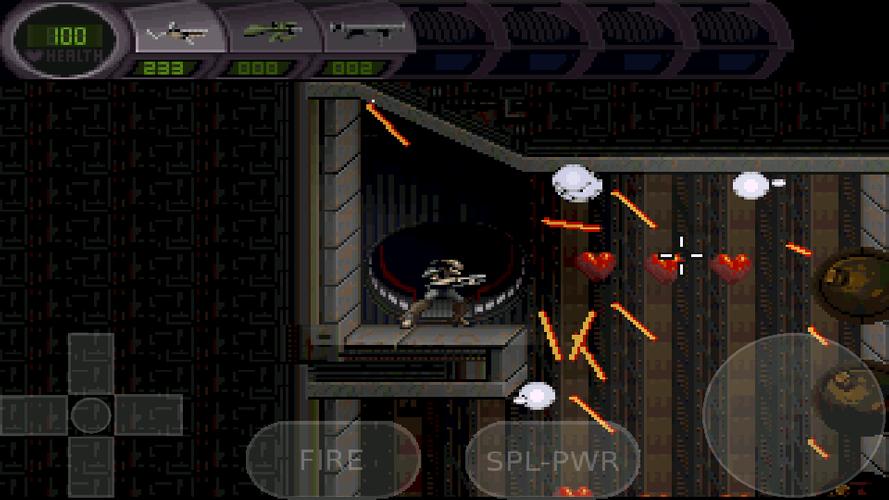Tap the d-pad up arm
The image size is (889, 500).
(x=91, y=362)
